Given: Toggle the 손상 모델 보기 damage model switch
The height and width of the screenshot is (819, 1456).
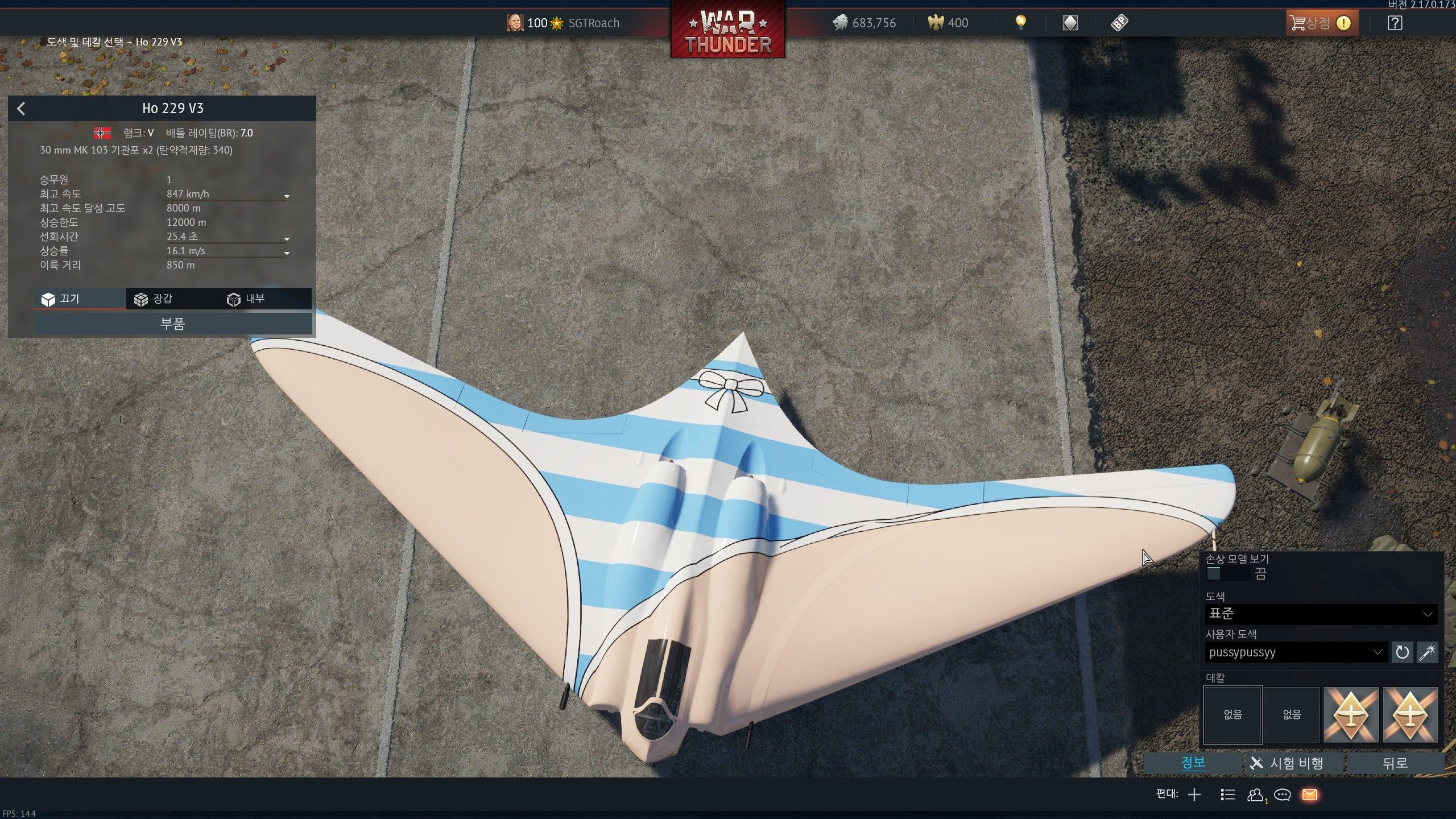Looking at the screenshot, I should [x=1214, y=573].
